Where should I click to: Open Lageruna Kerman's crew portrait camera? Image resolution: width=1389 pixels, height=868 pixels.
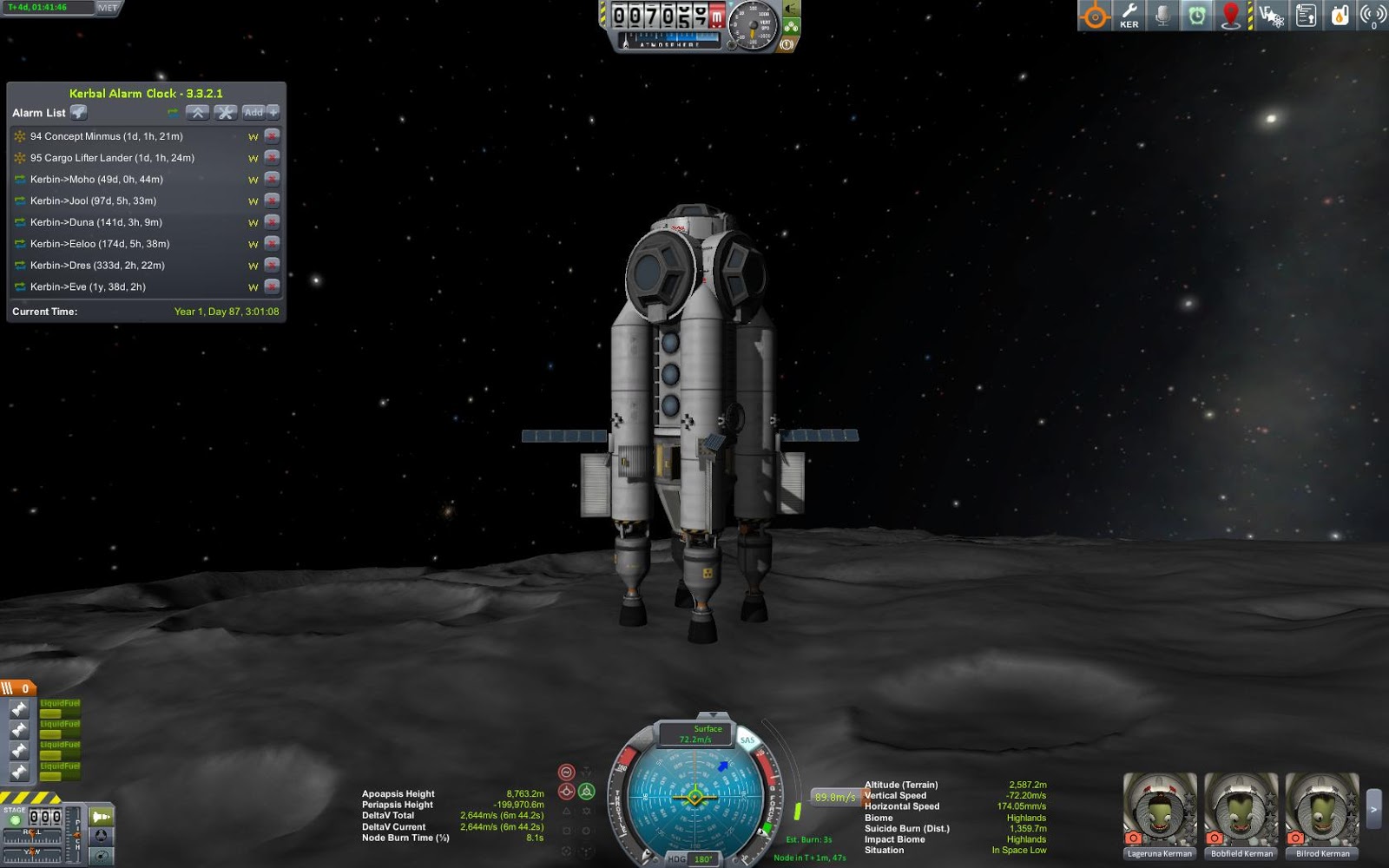[1134, 838]
